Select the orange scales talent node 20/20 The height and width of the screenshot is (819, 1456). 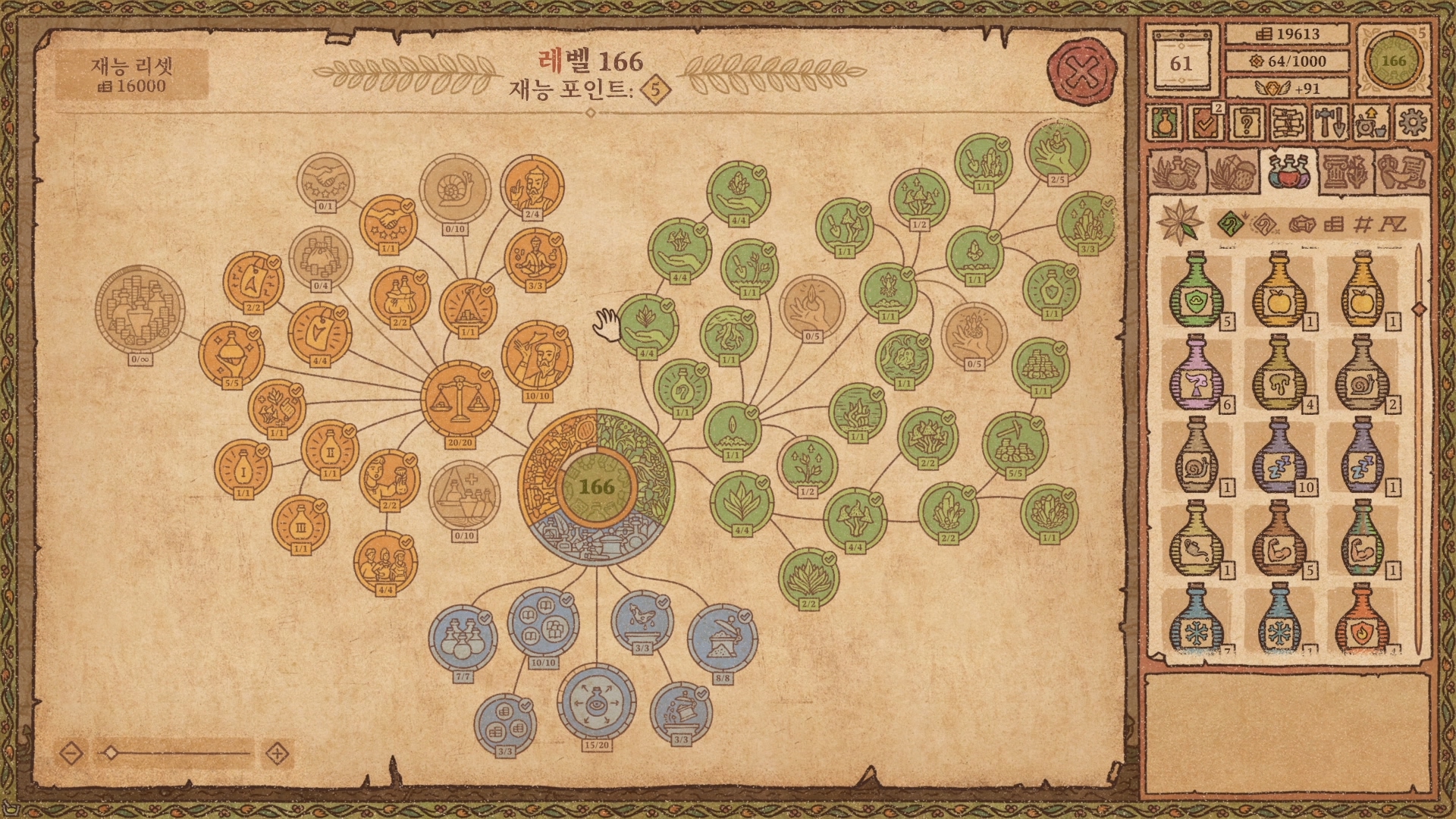pyautogui.click(x=460, y=399)
